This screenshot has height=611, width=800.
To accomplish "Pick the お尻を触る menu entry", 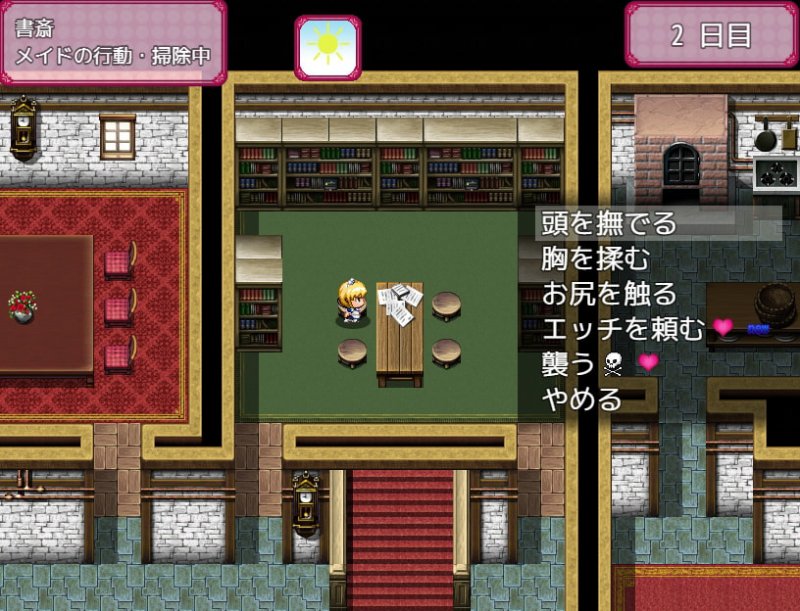I will (x=609, y=294).
